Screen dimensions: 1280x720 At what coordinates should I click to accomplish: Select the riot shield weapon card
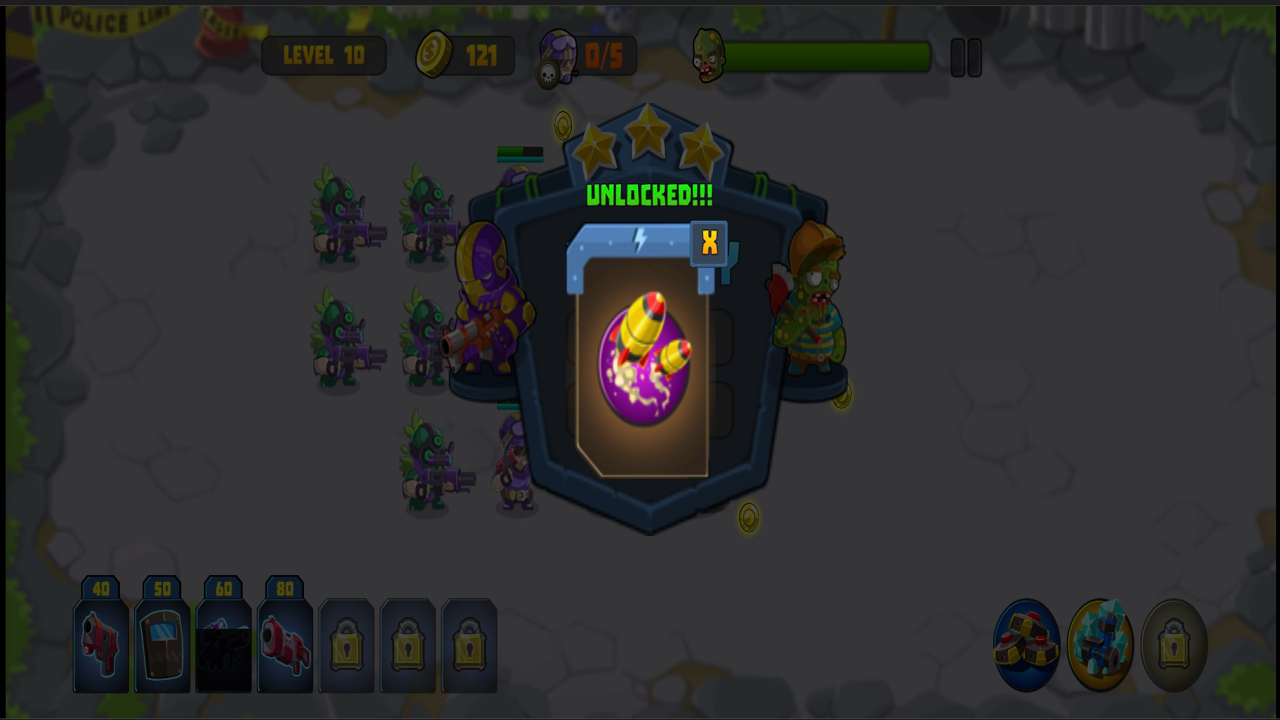point(162,645)
